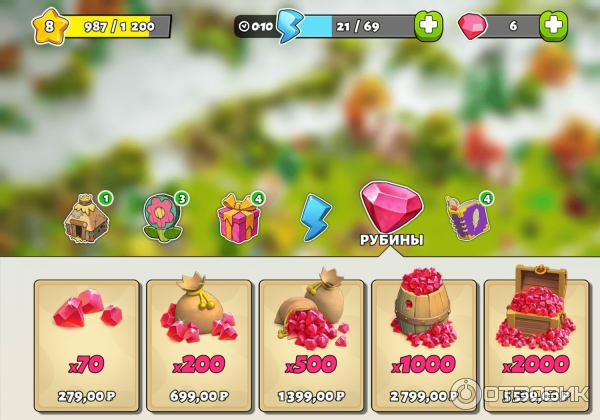600x420 pixels.
Task: Choose the Рубины ruby tab
Action: click(x=391, y=212)
